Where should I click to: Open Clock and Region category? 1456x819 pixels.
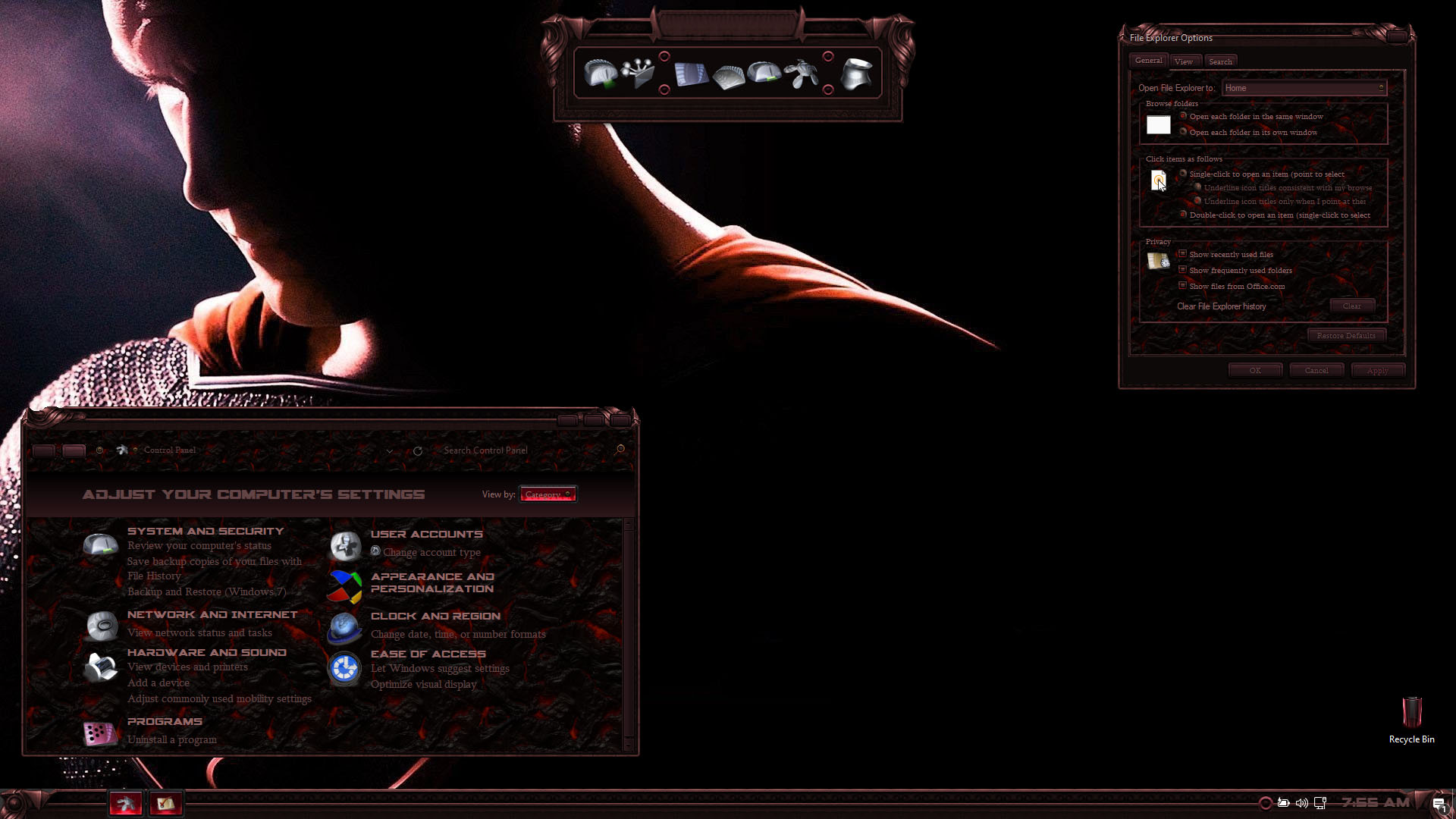(435, 616)
